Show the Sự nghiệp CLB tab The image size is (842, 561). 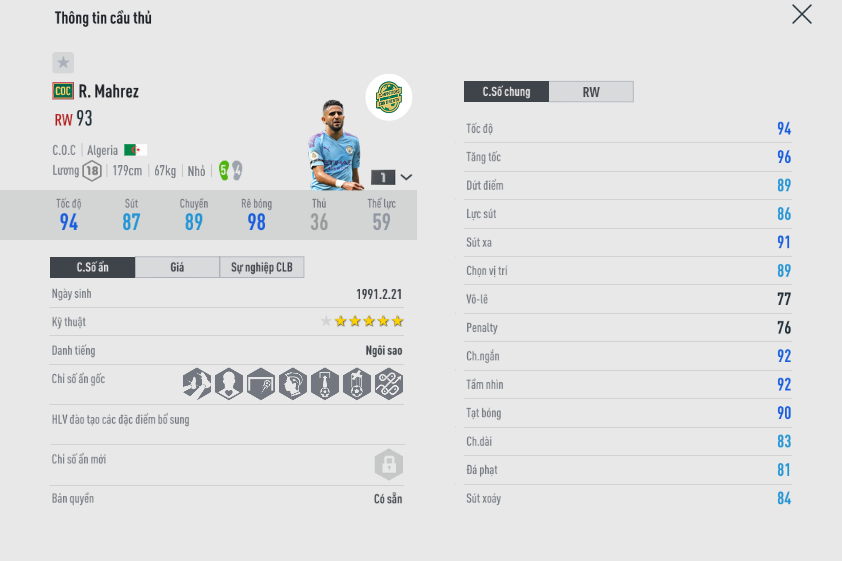[261, 267]
